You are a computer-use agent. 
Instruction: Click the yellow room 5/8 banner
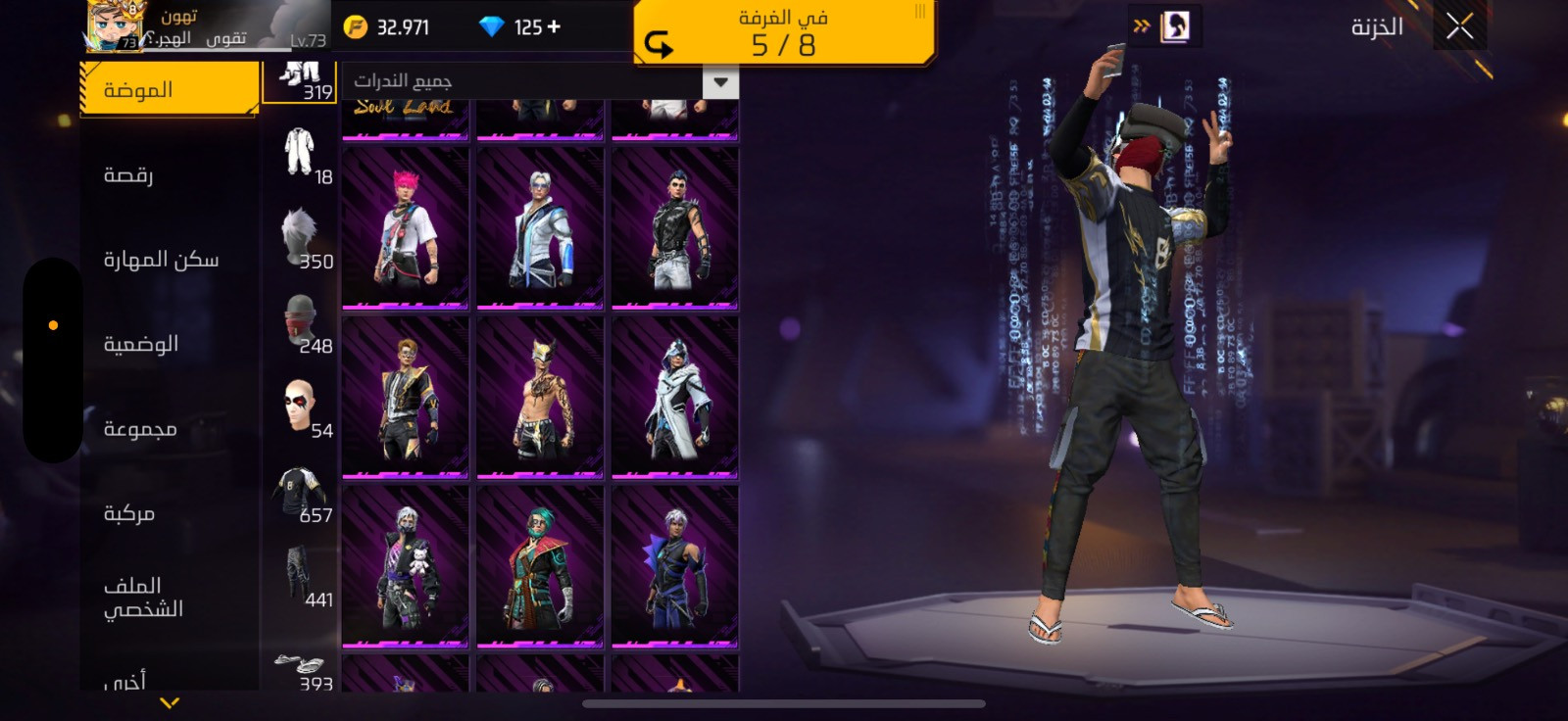click(x=783, y=33)
